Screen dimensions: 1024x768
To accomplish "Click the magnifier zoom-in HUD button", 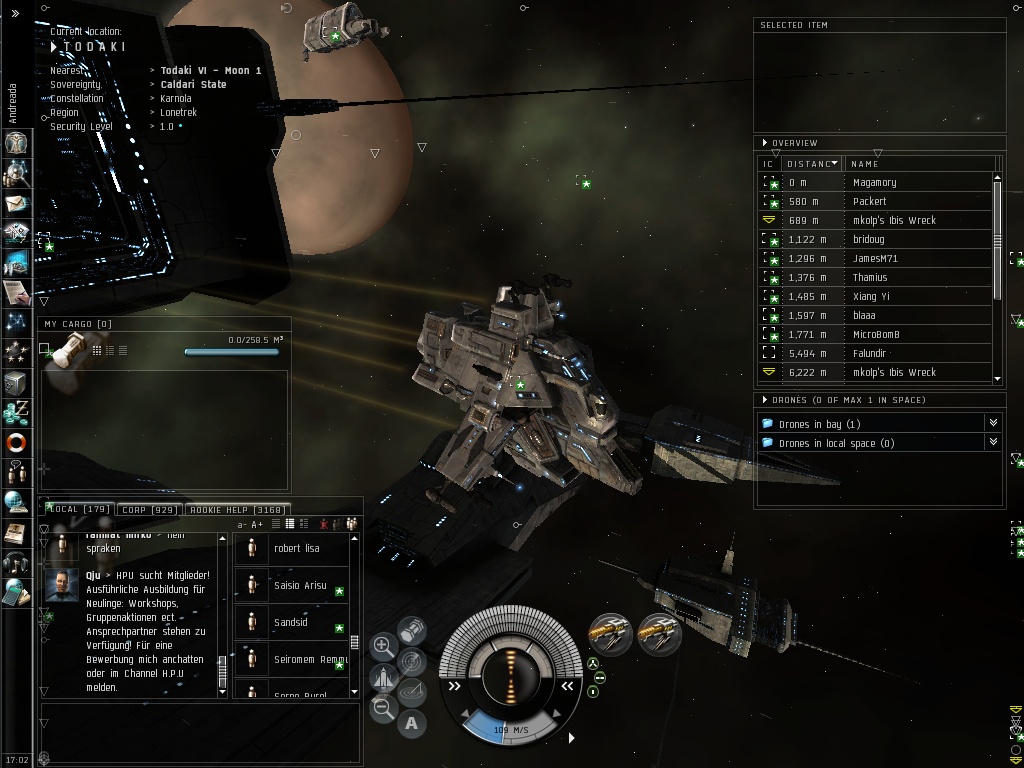I will 383,646.
